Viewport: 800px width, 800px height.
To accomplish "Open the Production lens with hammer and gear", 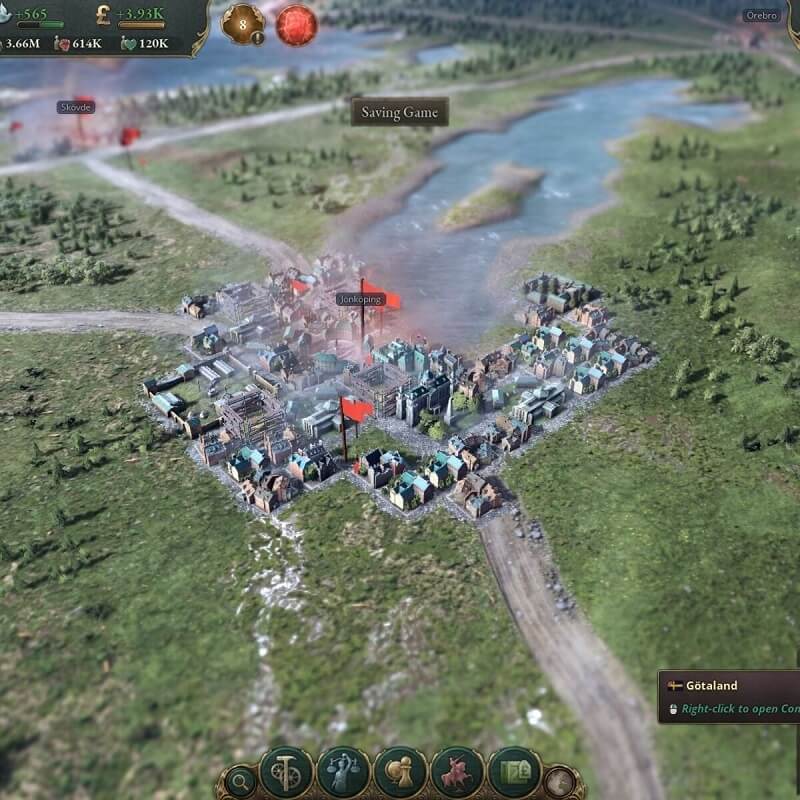I will (x=286, y=772).
